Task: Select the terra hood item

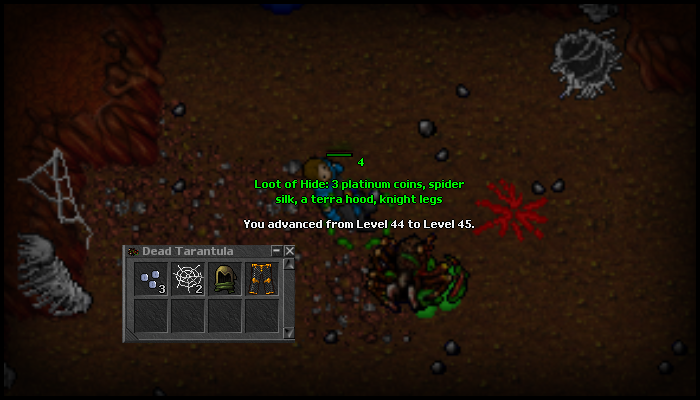Action: [x=224, y=279]
